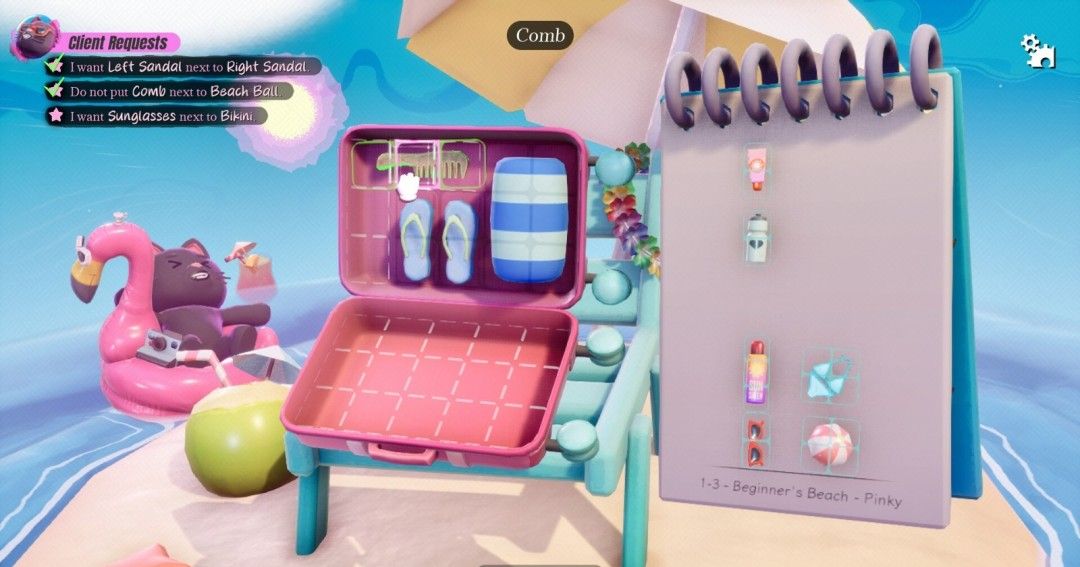Select the red sunglasses item
1080x567 pixels.
coord(755,441)
